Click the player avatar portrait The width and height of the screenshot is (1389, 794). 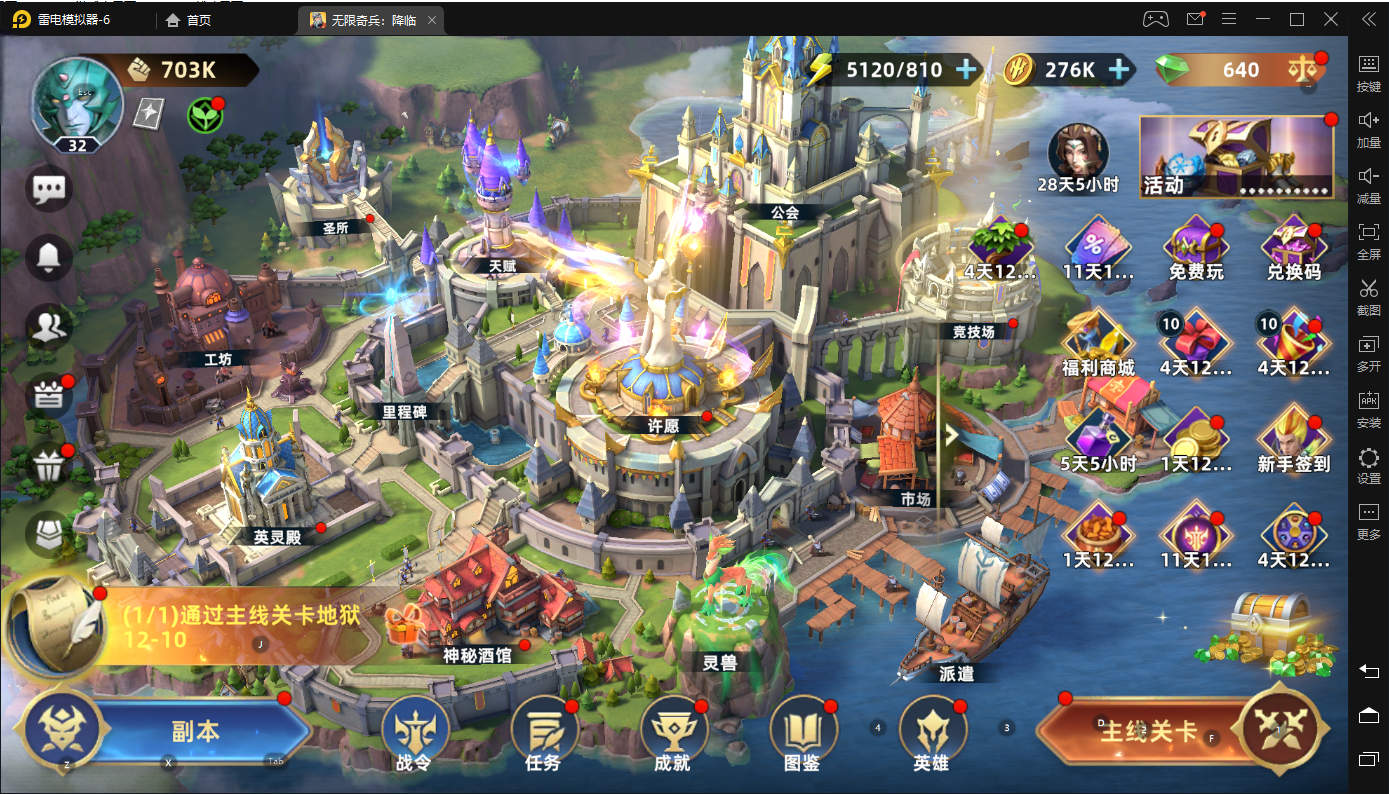point(77,101)
